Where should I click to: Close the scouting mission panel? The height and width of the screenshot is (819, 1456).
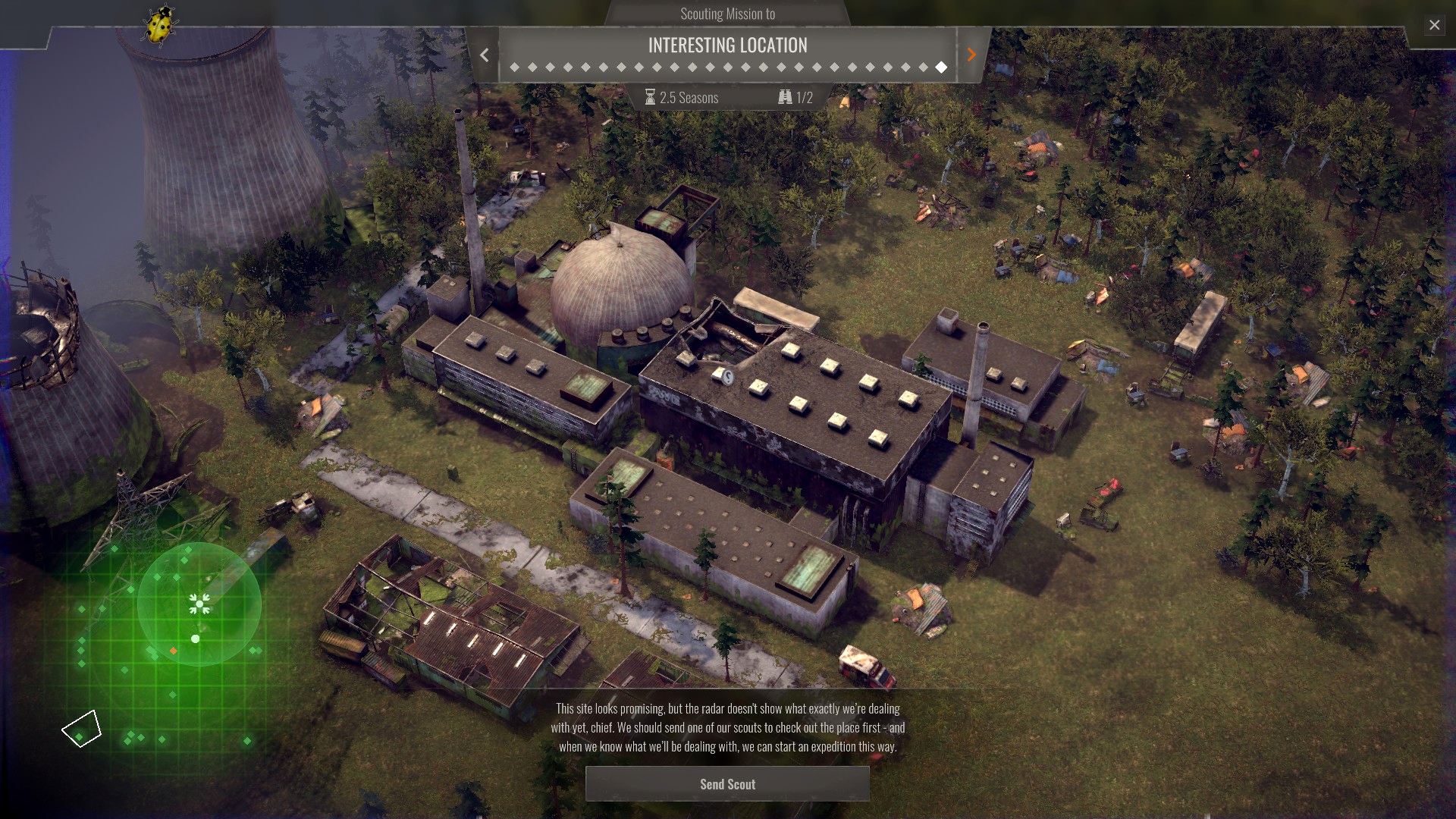1434,25
